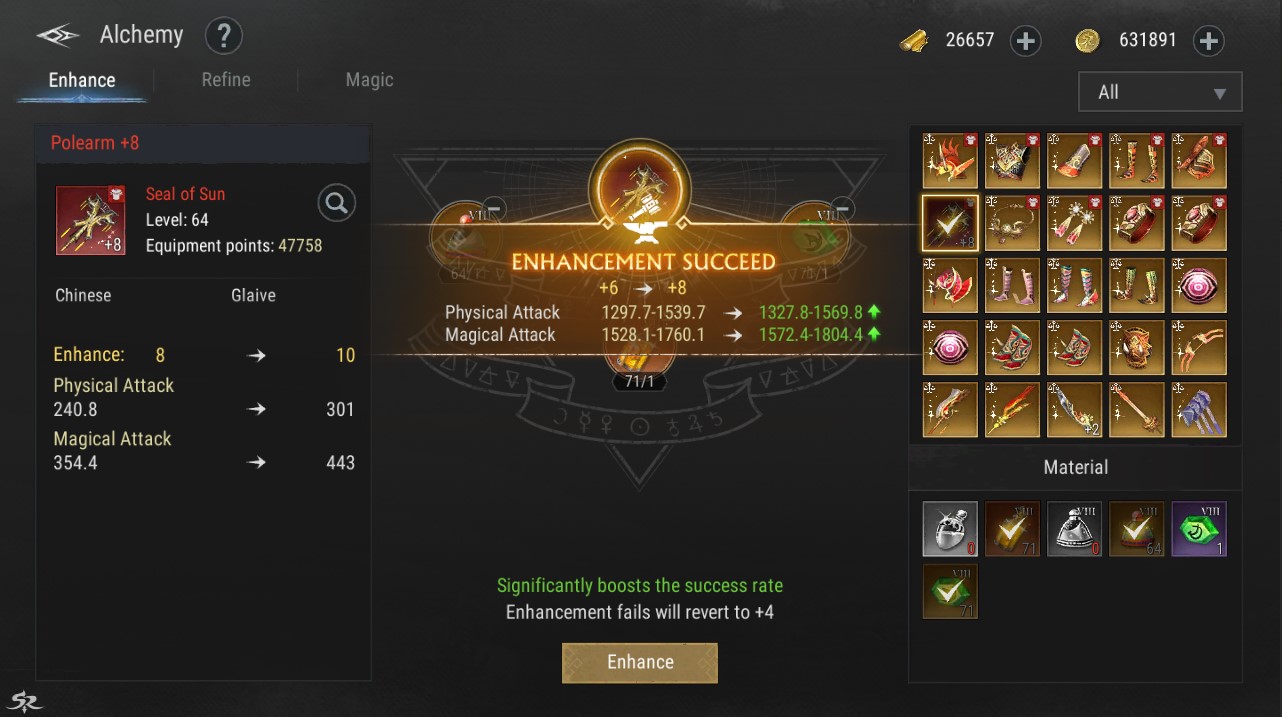Viewport: 1282px width, 717px height.
Task: Go back using the Alchemy arrow icon
Action: click(58, 37)
